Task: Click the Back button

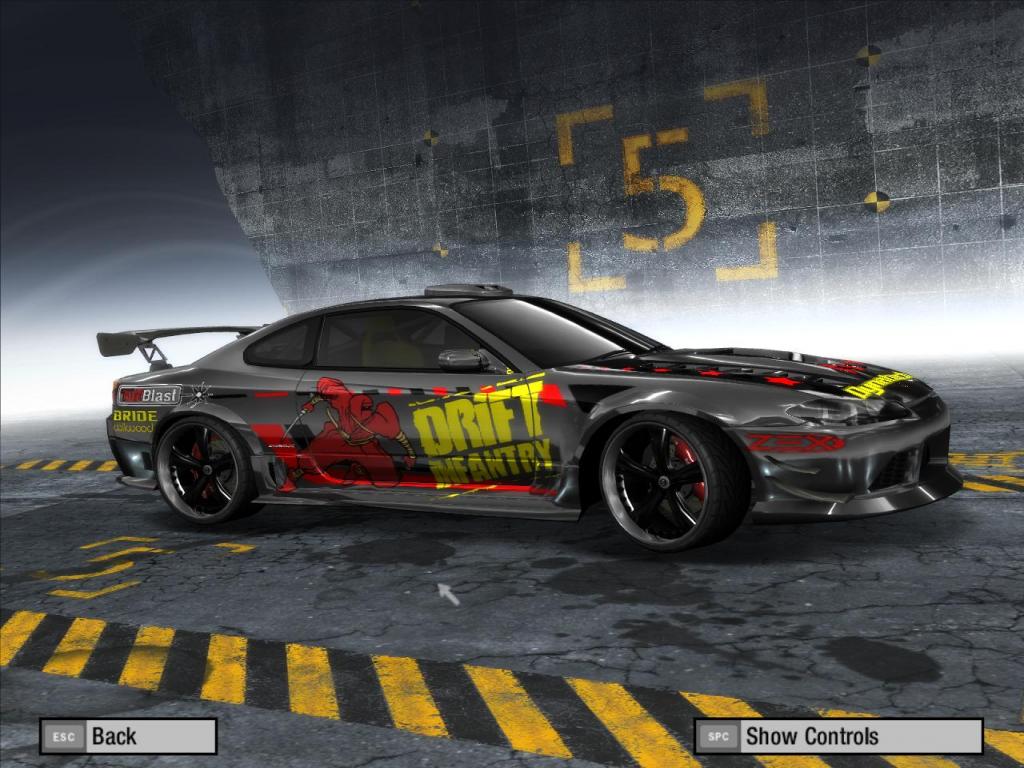Action: [128, 736]
